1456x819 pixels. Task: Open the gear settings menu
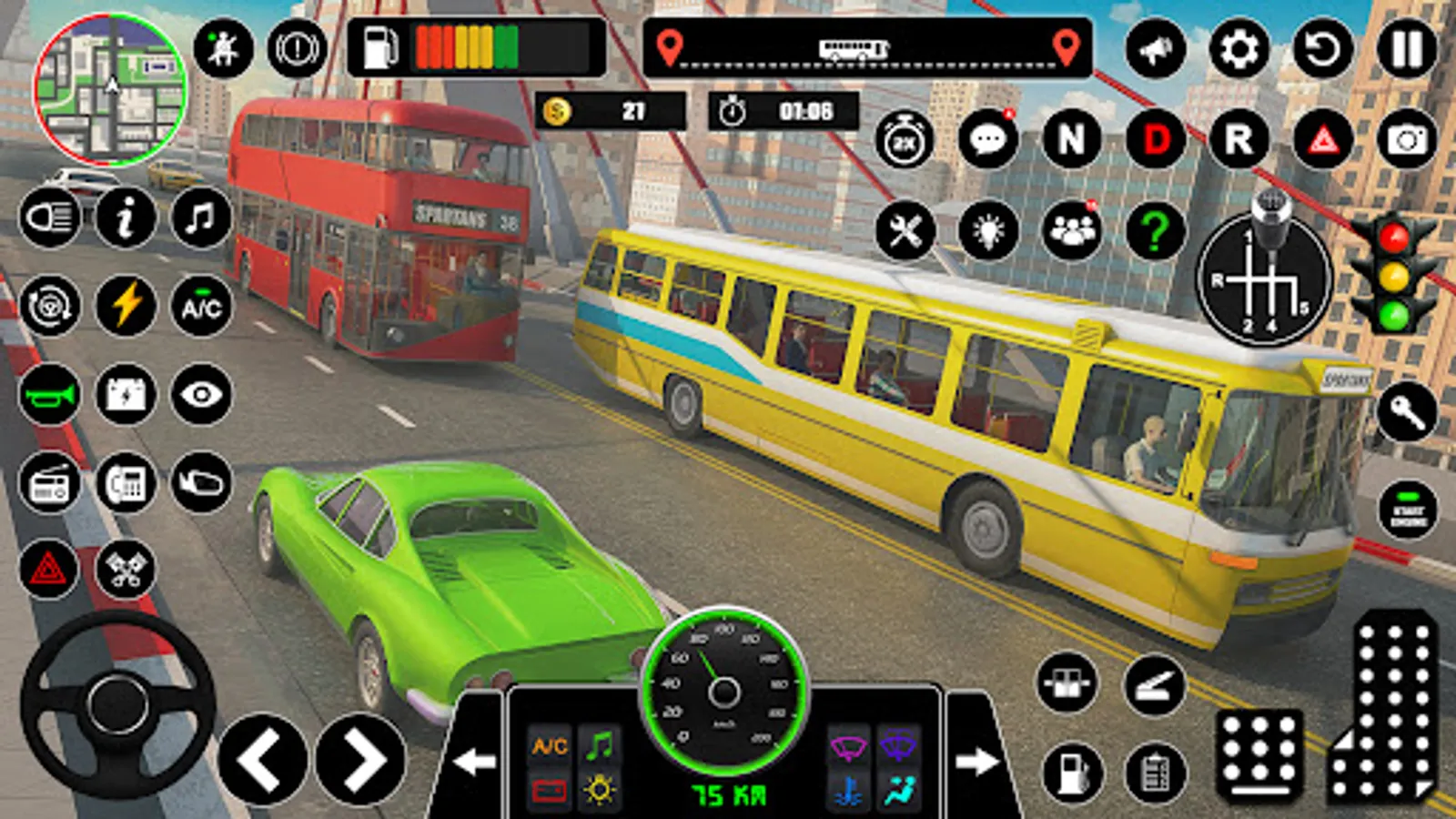point(1239,50)
